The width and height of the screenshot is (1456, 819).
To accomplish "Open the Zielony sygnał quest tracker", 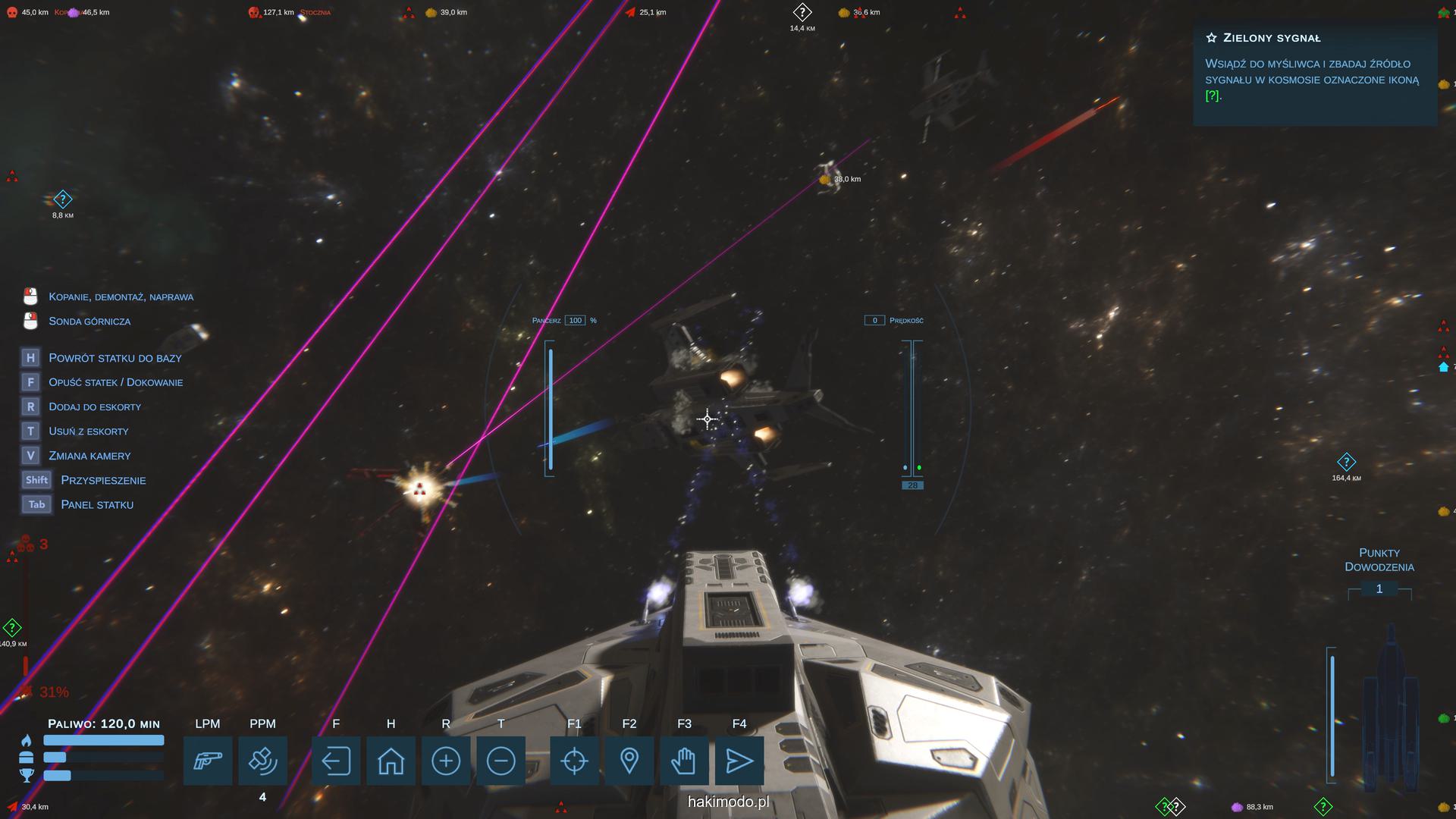I will [1314, 67].
